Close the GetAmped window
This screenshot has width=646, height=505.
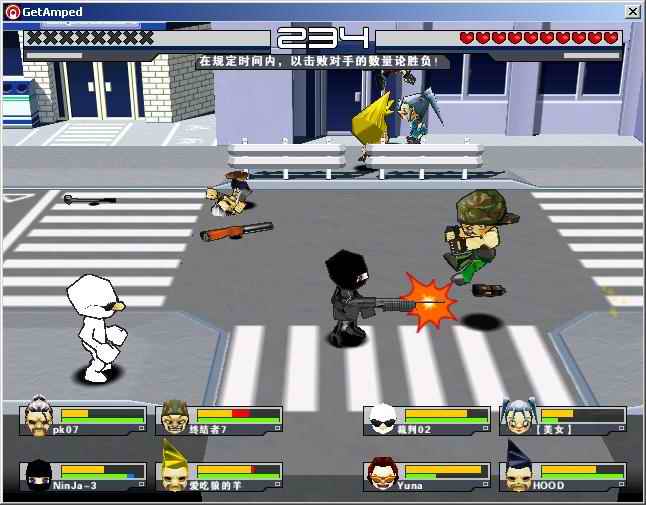[x=632, y=11]
